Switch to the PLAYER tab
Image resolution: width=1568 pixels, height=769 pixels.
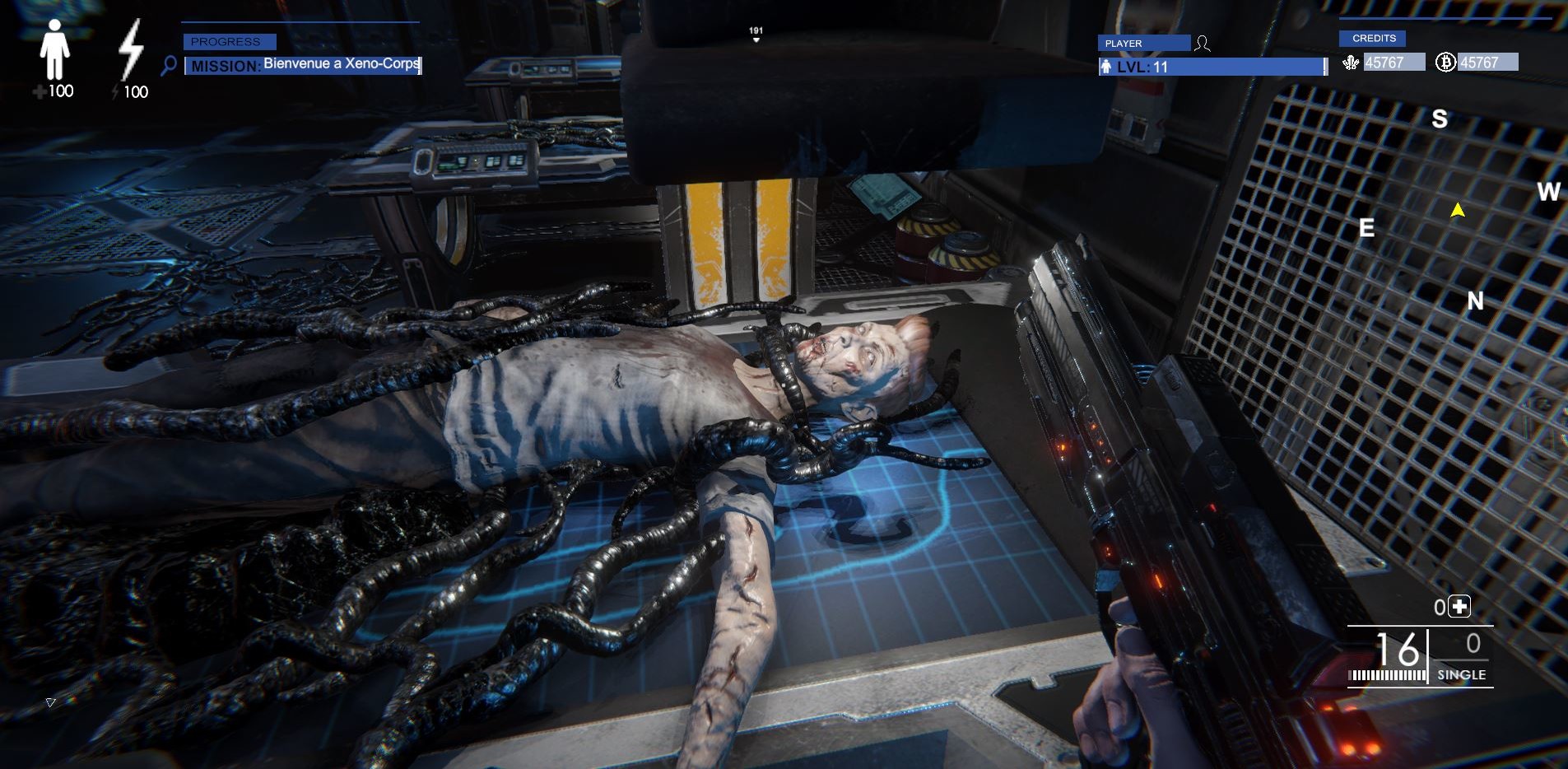point(1142,43)
